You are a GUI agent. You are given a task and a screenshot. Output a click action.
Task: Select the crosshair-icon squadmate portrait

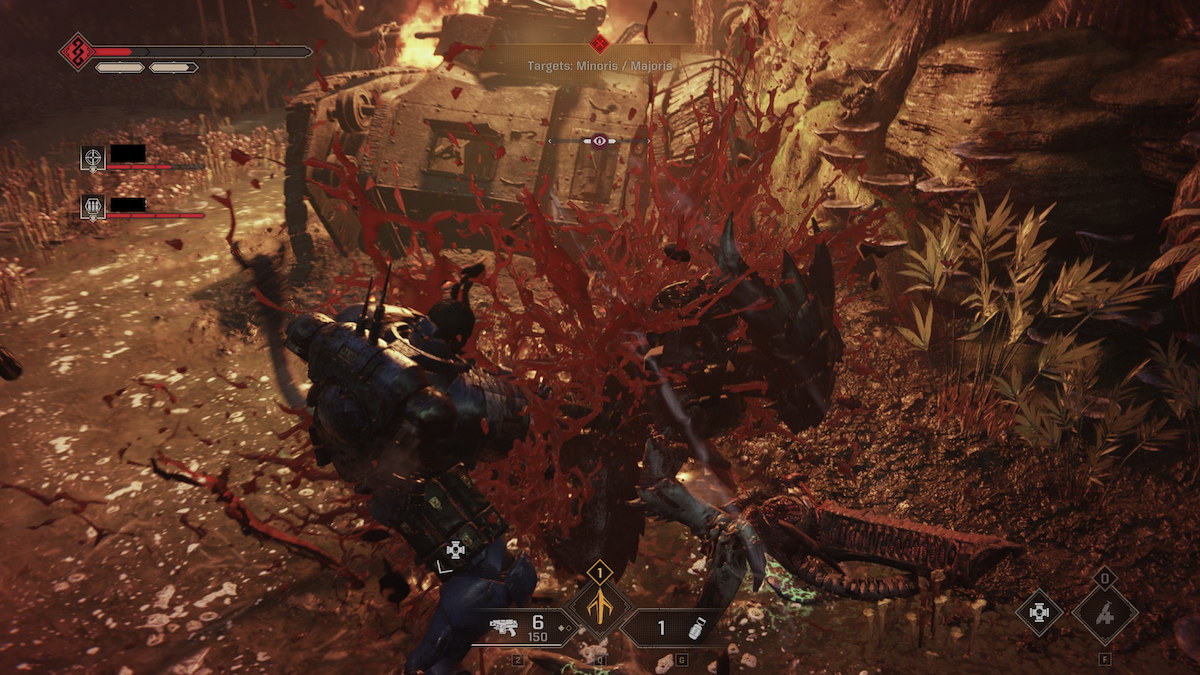point(93,157)
